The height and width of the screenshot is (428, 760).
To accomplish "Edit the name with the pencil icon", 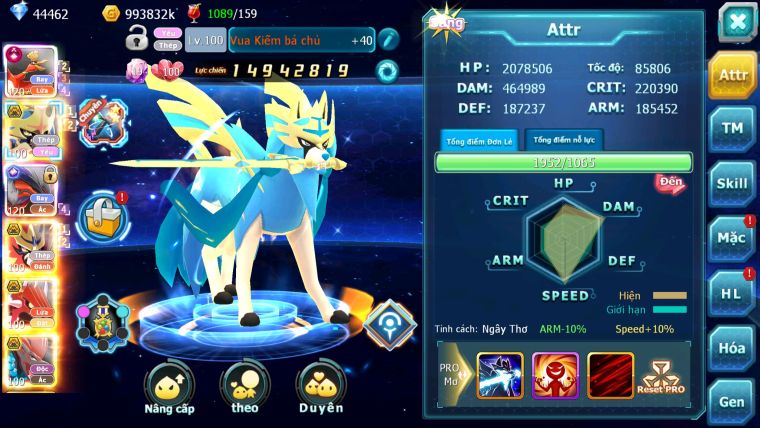I will click(390, 39).
